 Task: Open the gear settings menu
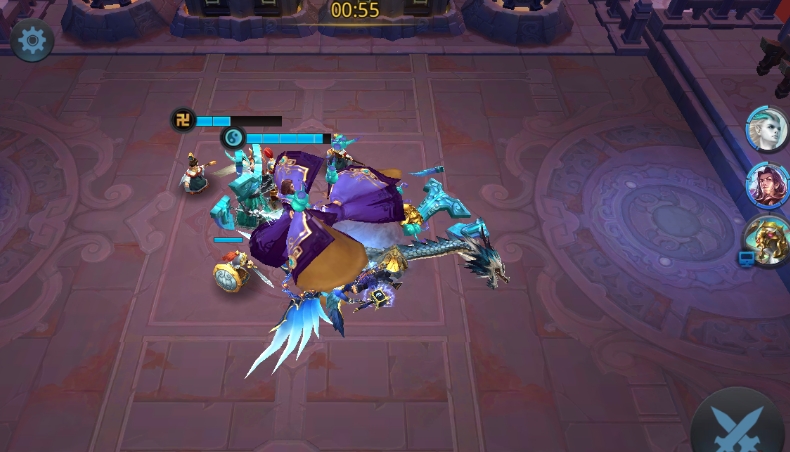tap(32, 40)
